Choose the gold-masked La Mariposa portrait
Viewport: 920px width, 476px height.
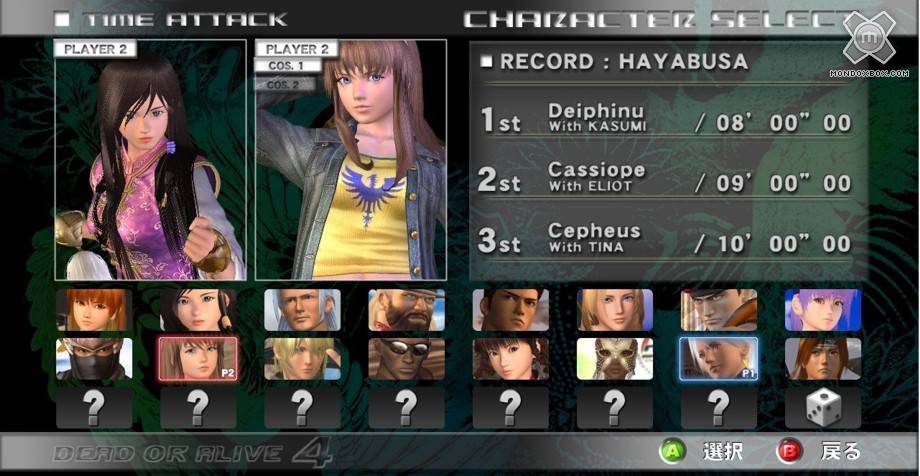pyautogui.click(x=614, y=358)
